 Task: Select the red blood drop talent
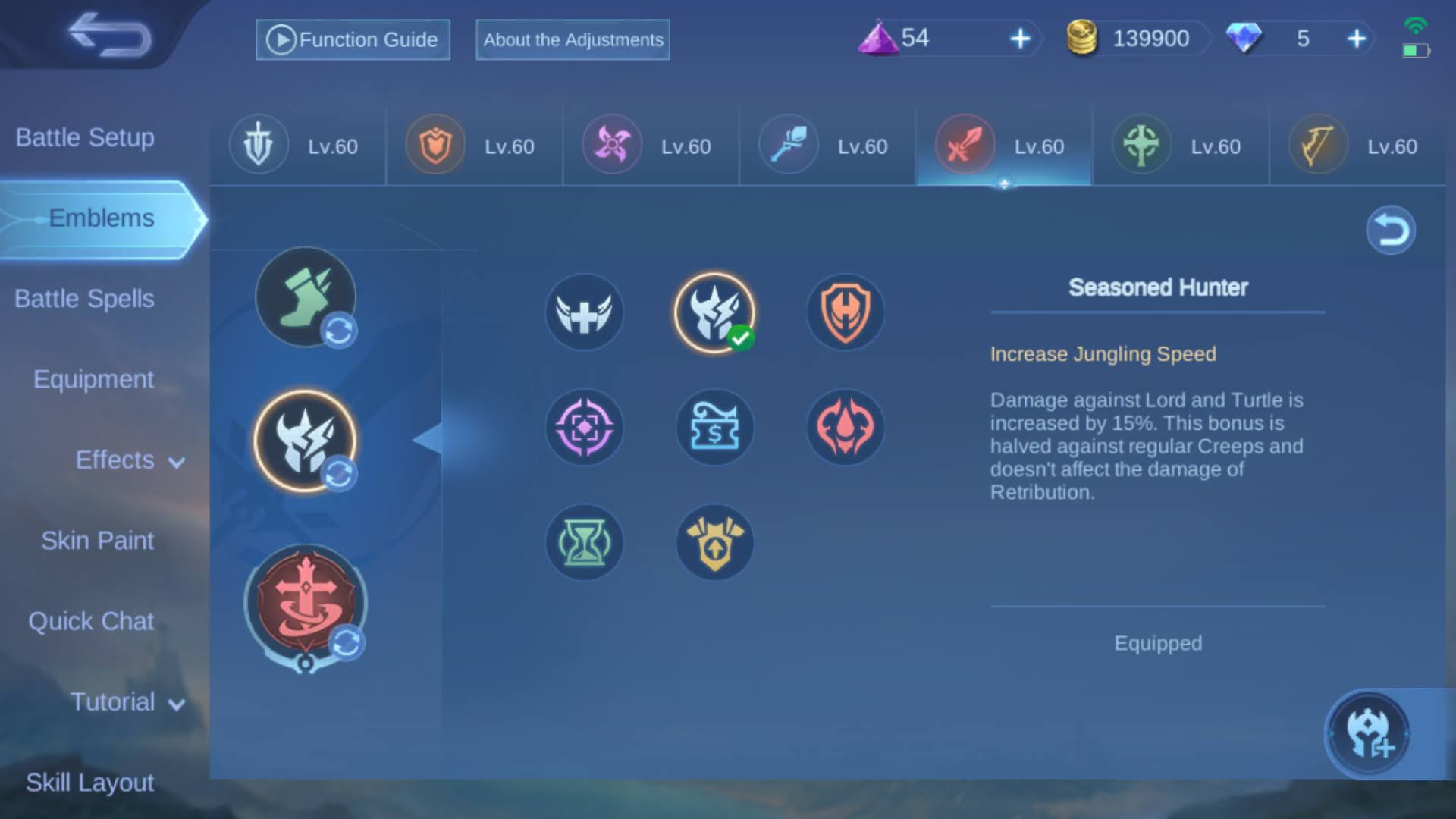point(844,428)
